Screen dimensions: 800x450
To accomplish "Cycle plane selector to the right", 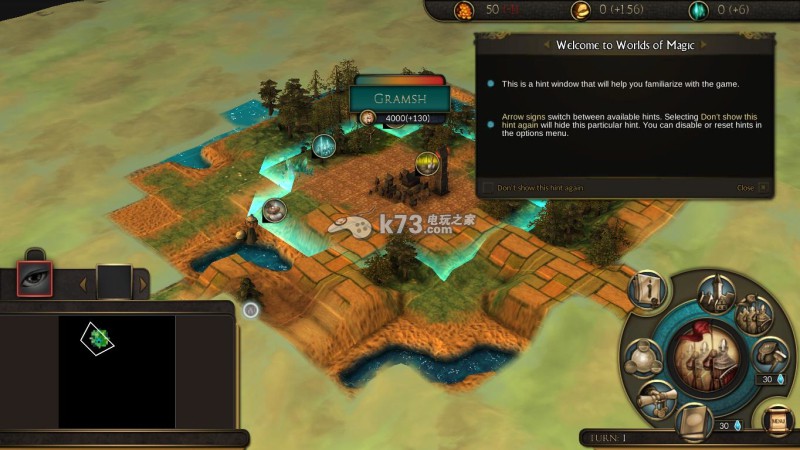I will click(x=143, y=284).
